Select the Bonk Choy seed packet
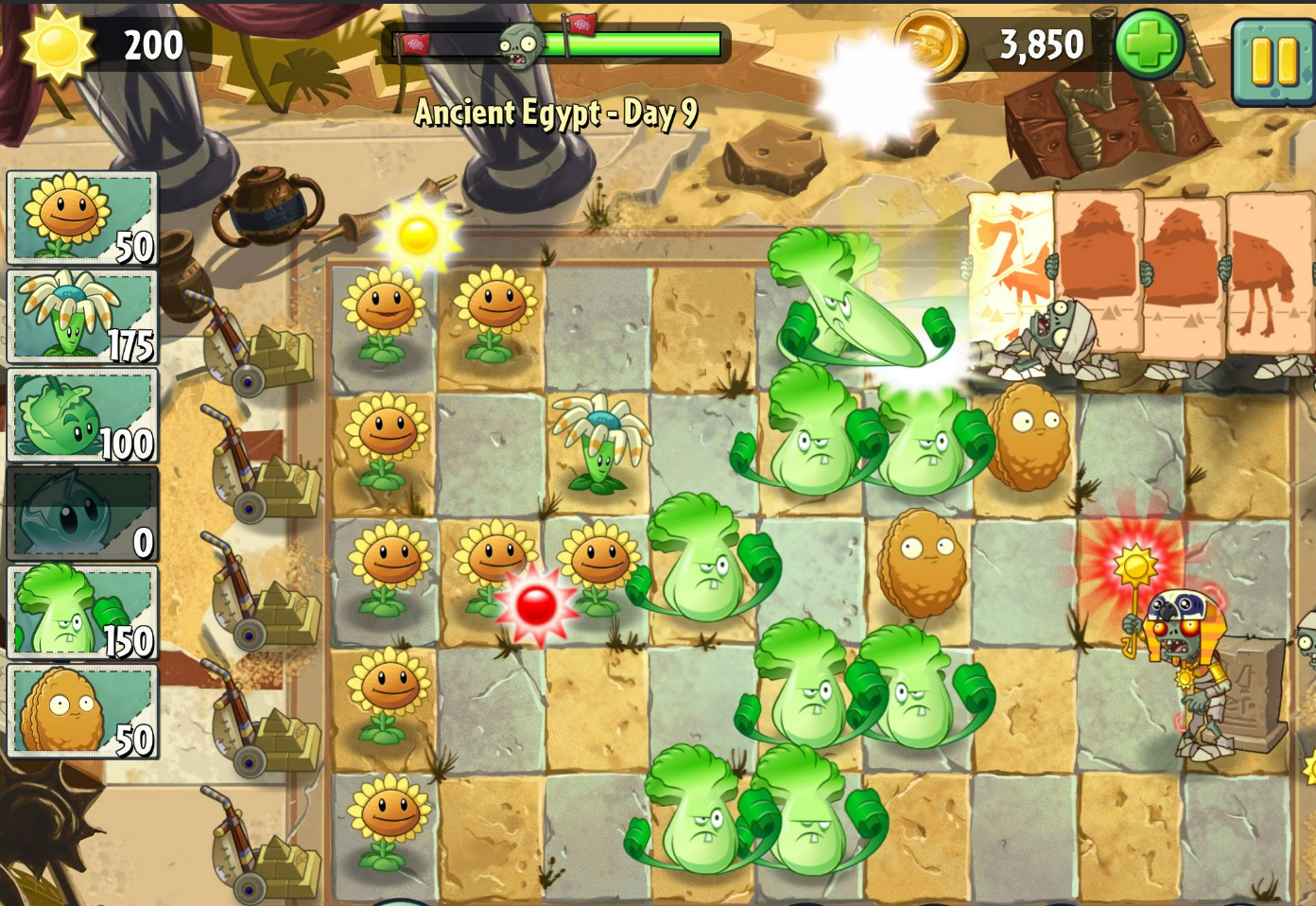The image size is (1316, 906). 82,613
